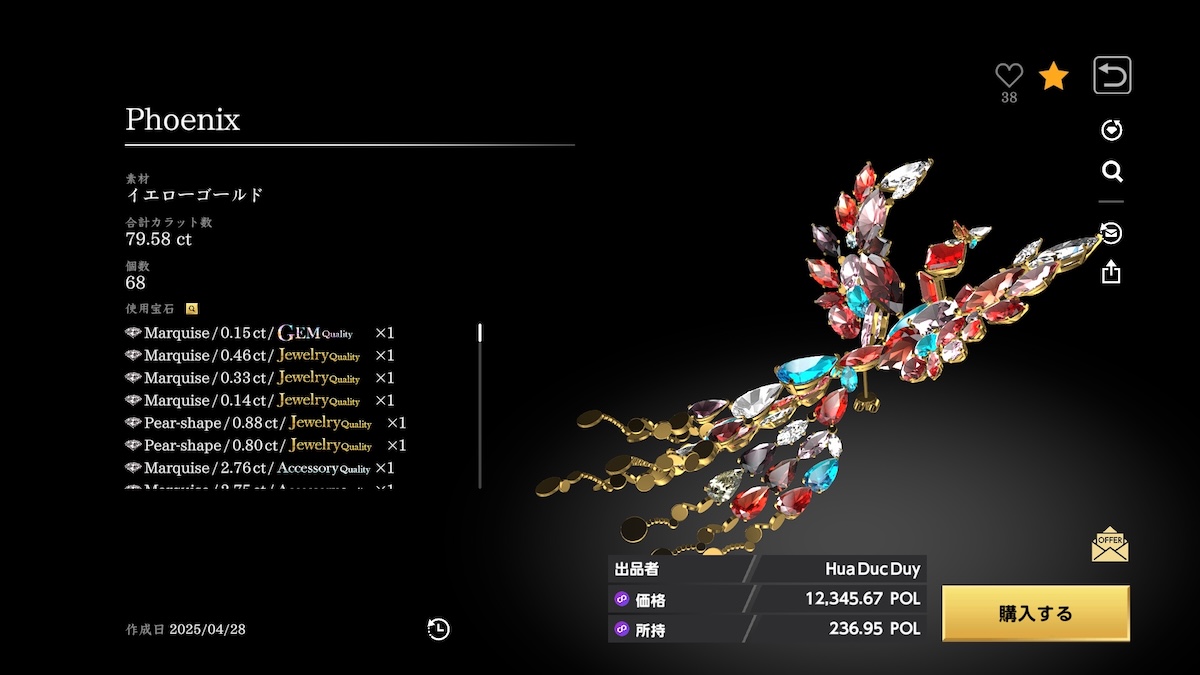
Task: Share the jewelry with the share icon
Action: 1111,272
